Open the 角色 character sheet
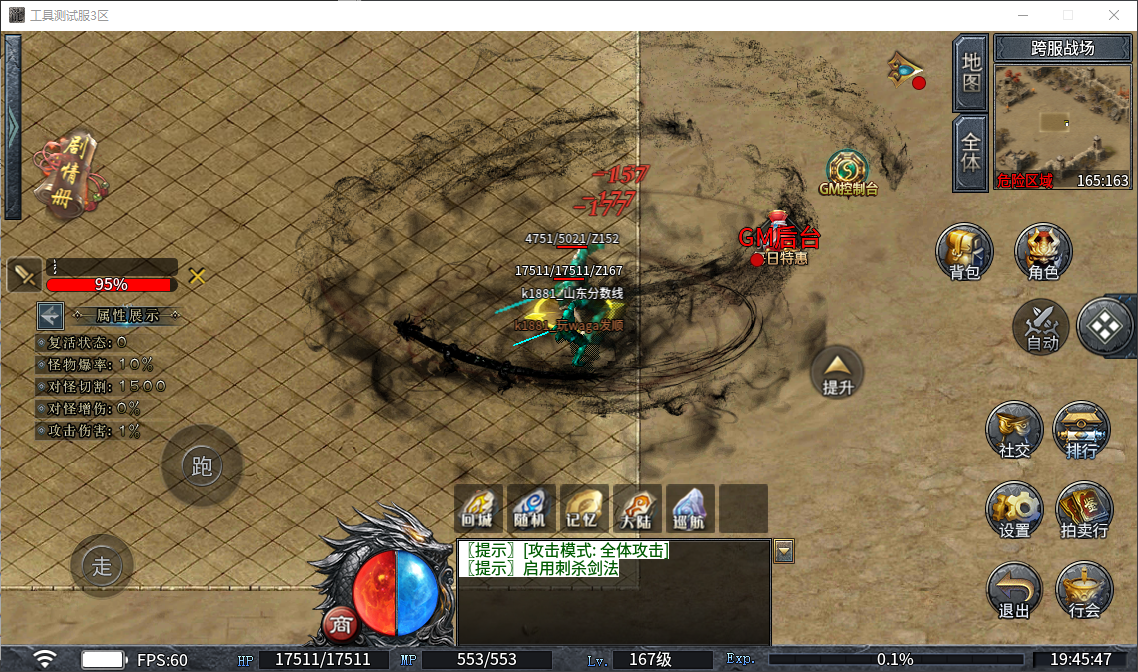The image size is (1138, 672). click(1043, 251)
